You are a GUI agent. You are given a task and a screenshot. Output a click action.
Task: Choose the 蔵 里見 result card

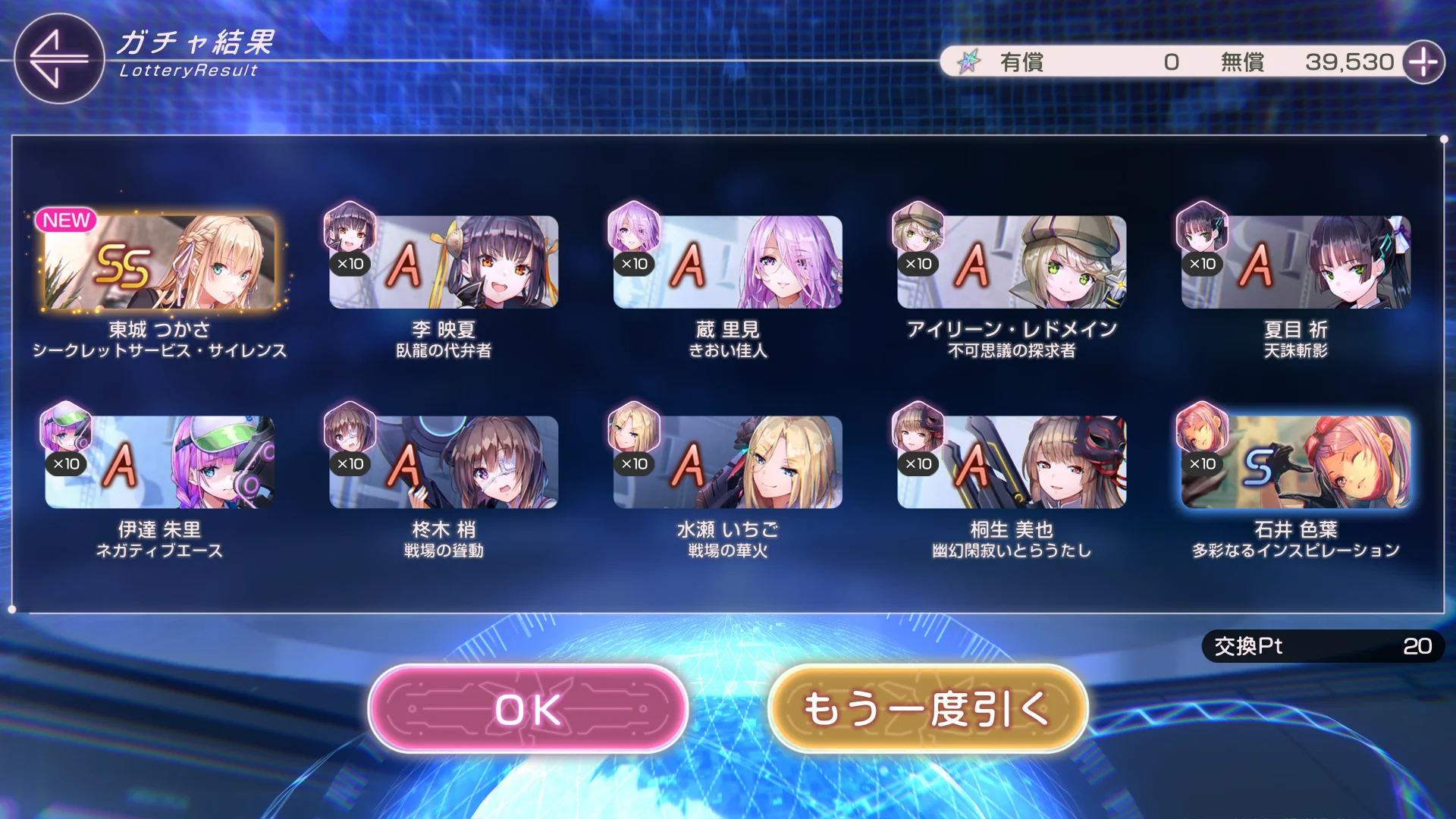[727, 262]
